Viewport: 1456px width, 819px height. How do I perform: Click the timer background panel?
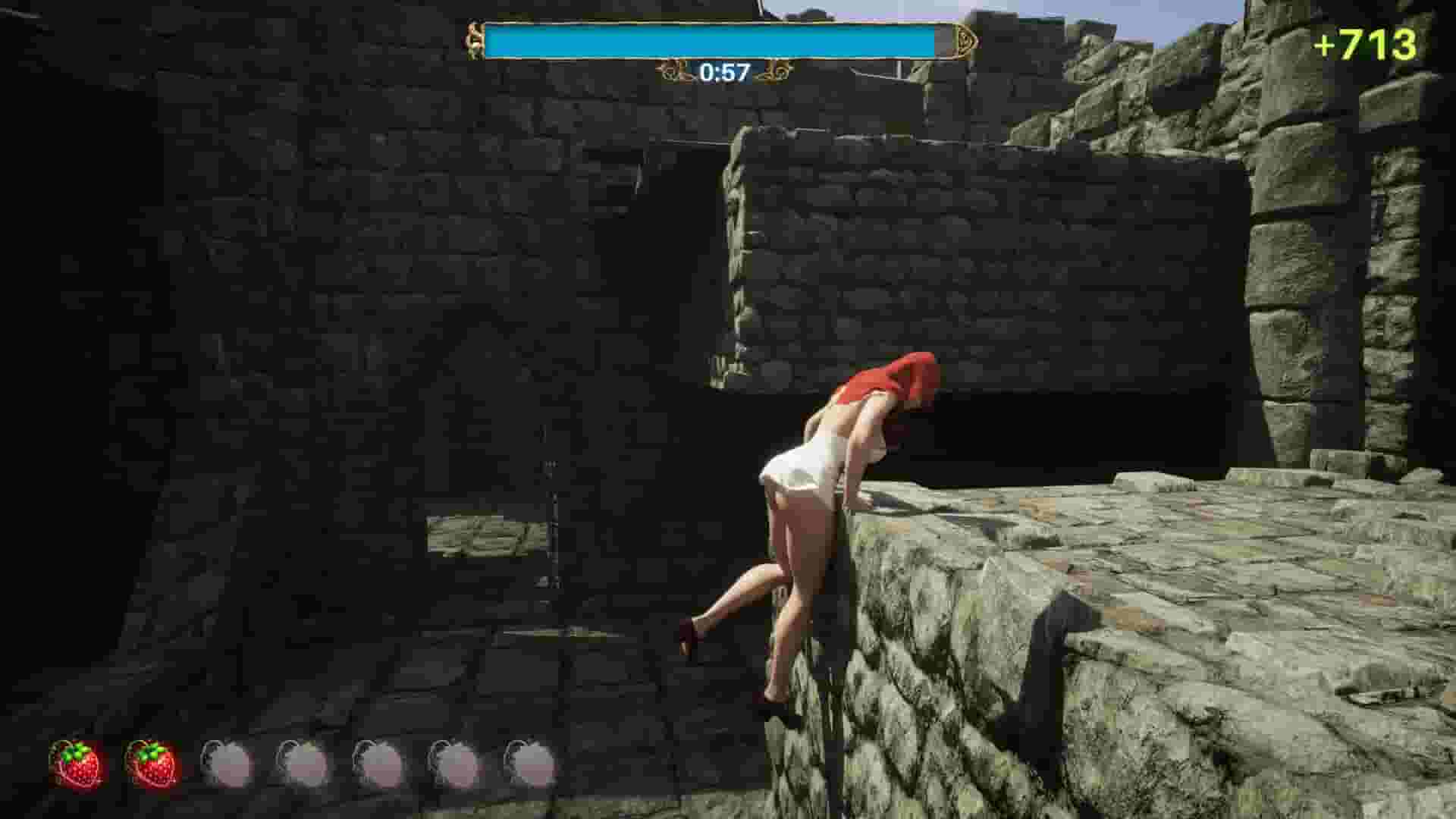click(x=721, y=74)
